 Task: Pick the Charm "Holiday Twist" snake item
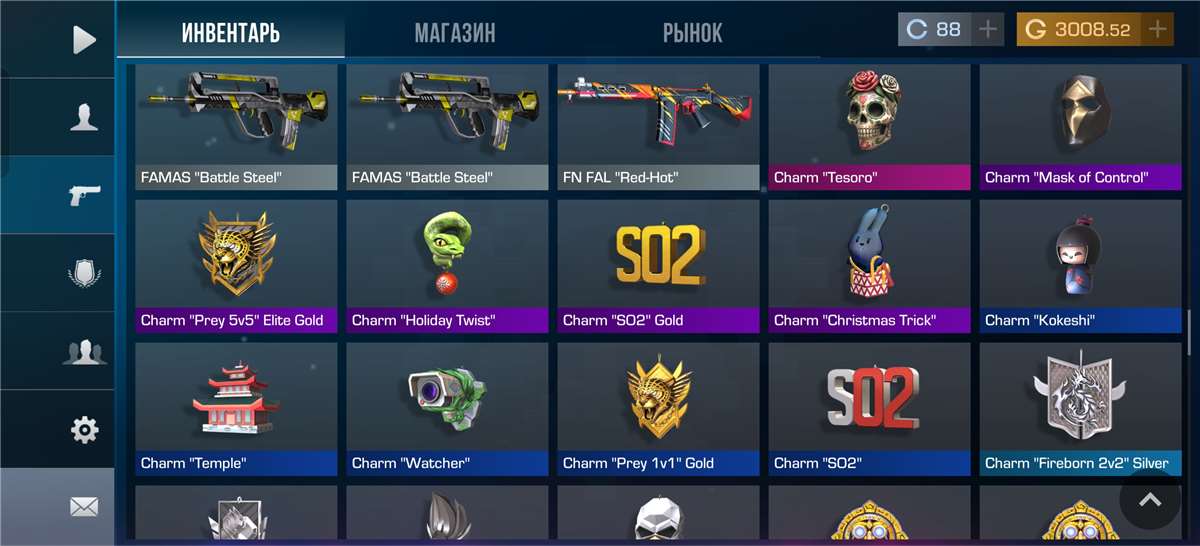tap(447, 266)
